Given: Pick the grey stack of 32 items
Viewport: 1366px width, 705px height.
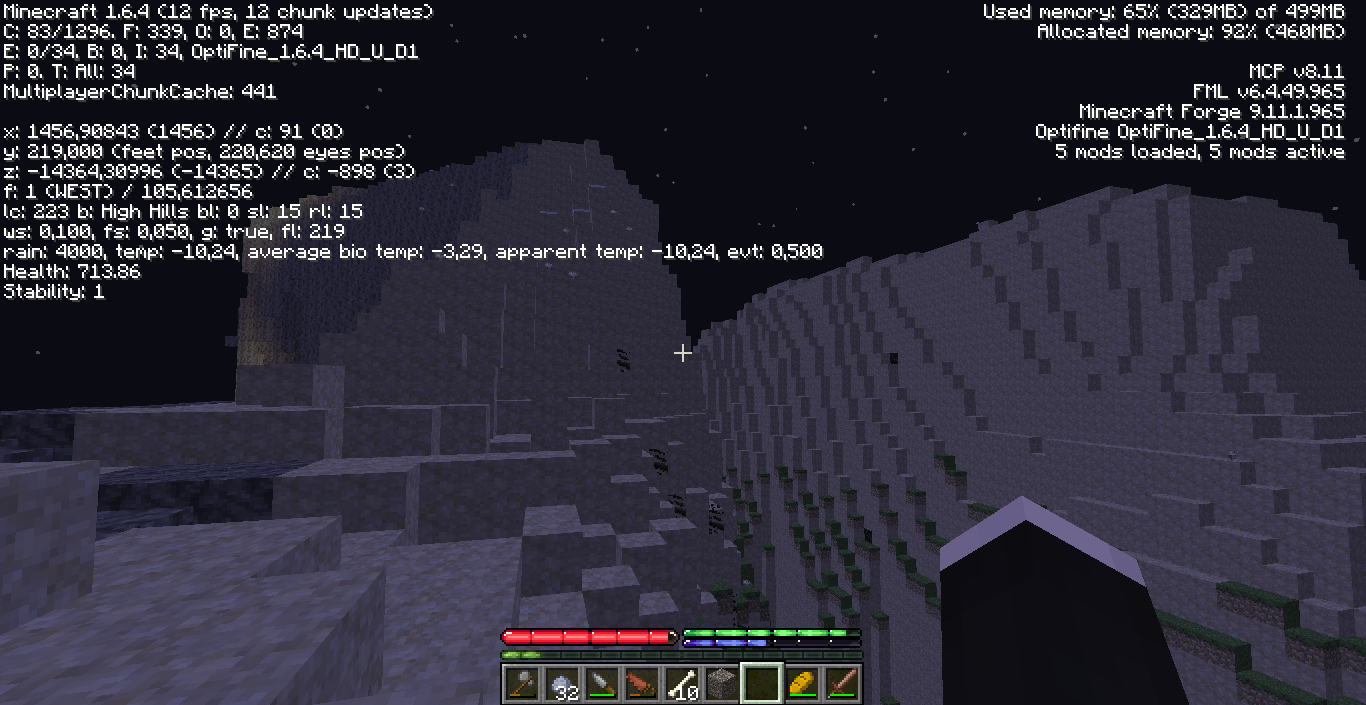Looking at the screenshot, I should pyautogui.click(x=561, y=684).
